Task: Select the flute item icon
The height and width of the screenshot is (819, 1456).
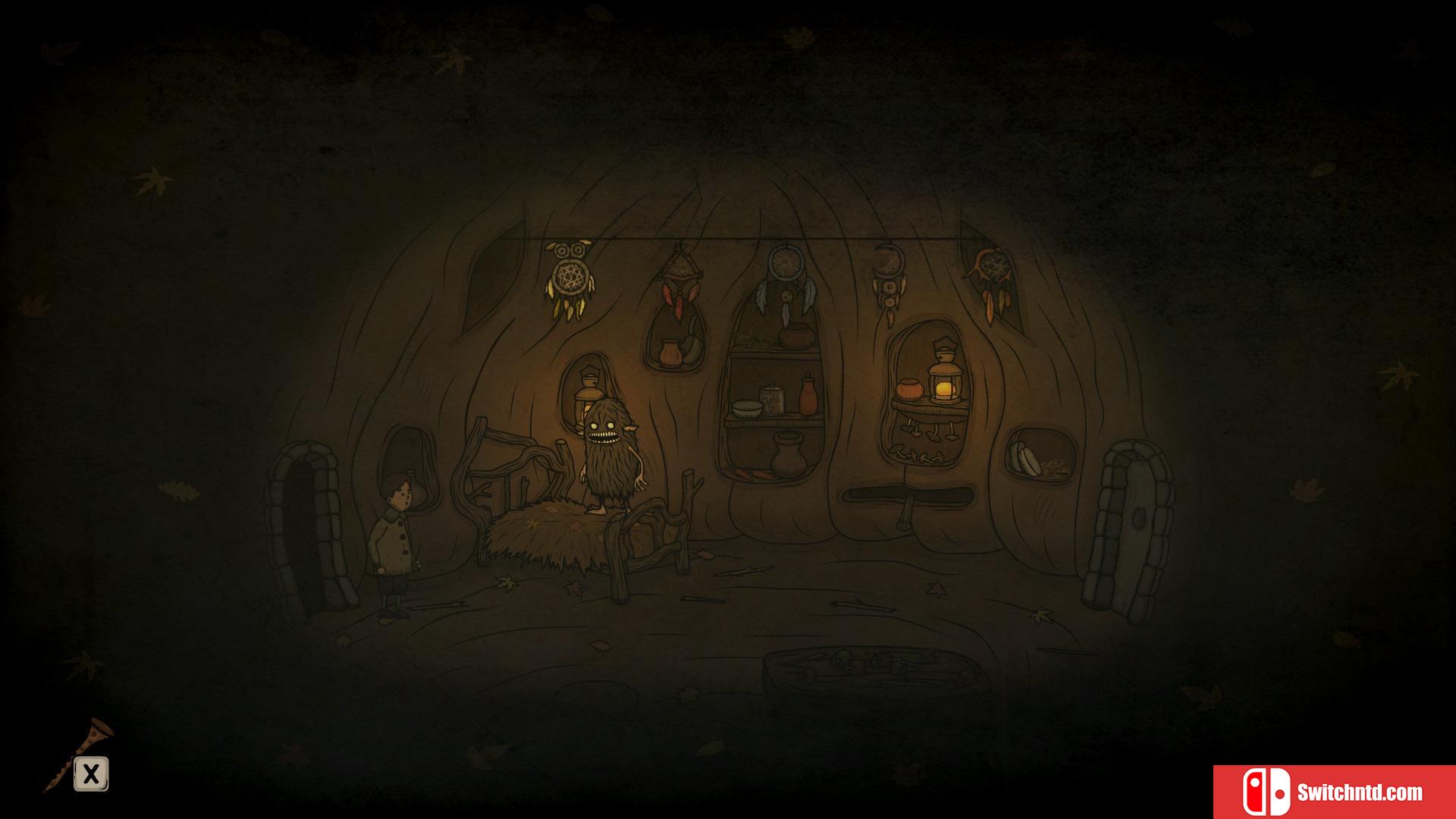Action: click(x=82, y=751)
